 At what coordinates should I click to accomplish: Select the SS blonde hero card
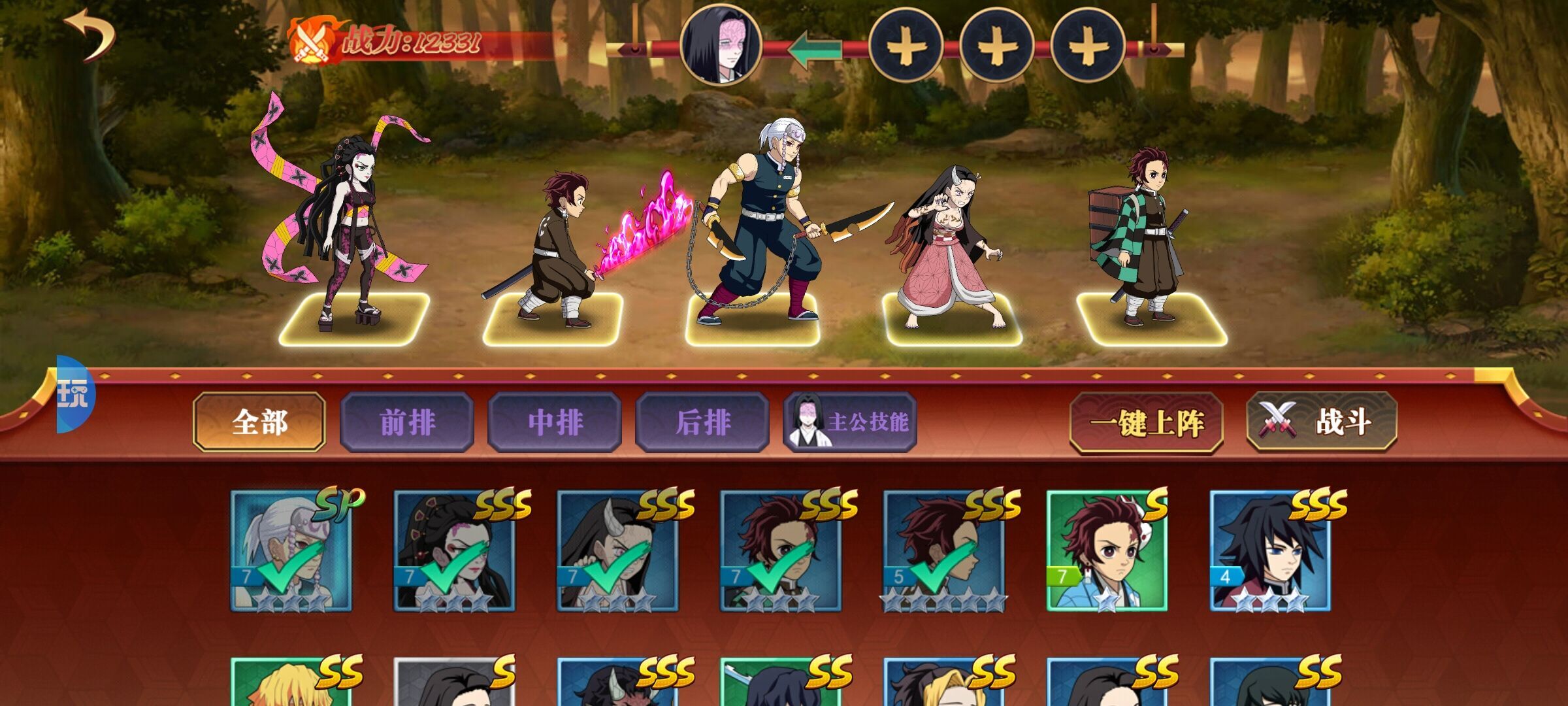tap(291, 683)
